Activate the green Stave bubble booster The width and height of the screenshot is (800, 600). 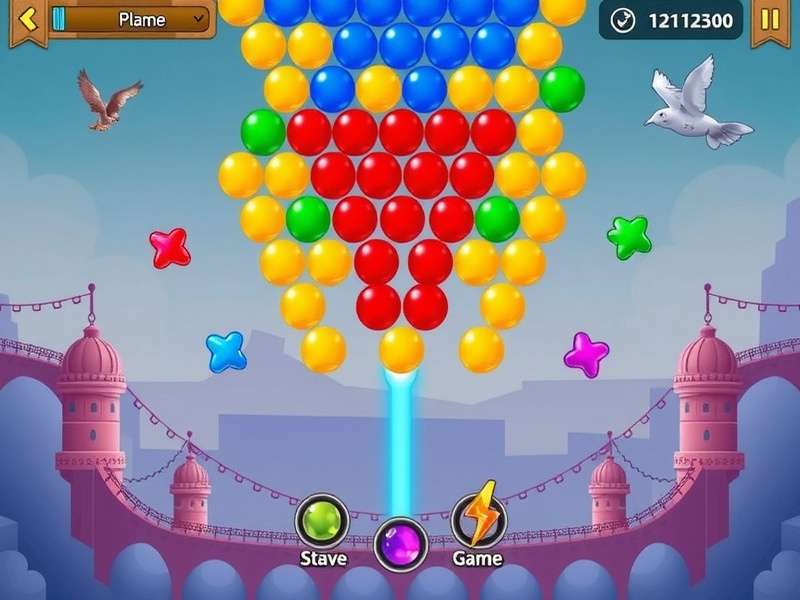tap(322, 521)
